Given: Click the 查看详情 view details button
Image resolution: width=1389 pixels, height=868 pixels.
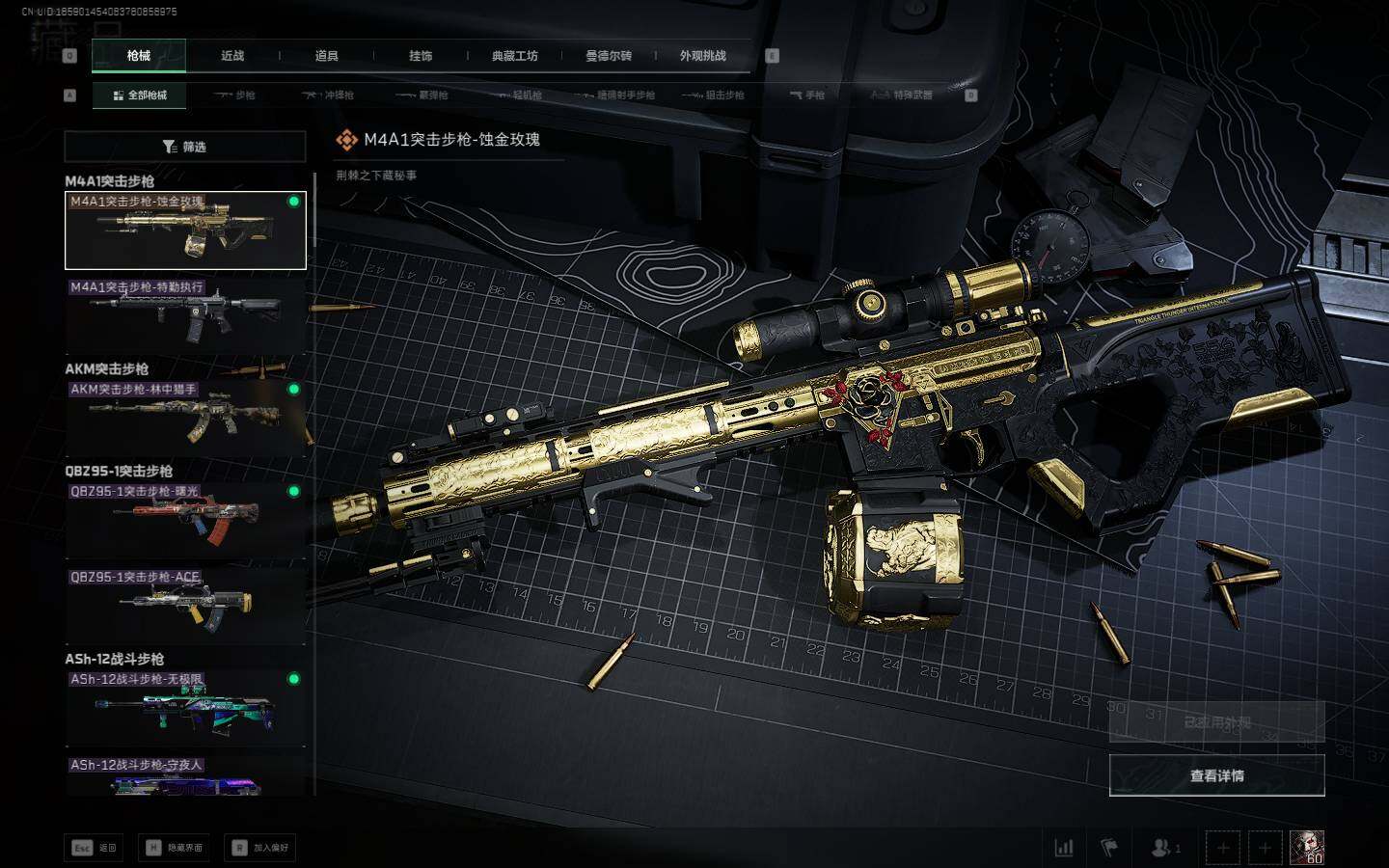Looking at the screenshot, I should point(1216,775).
